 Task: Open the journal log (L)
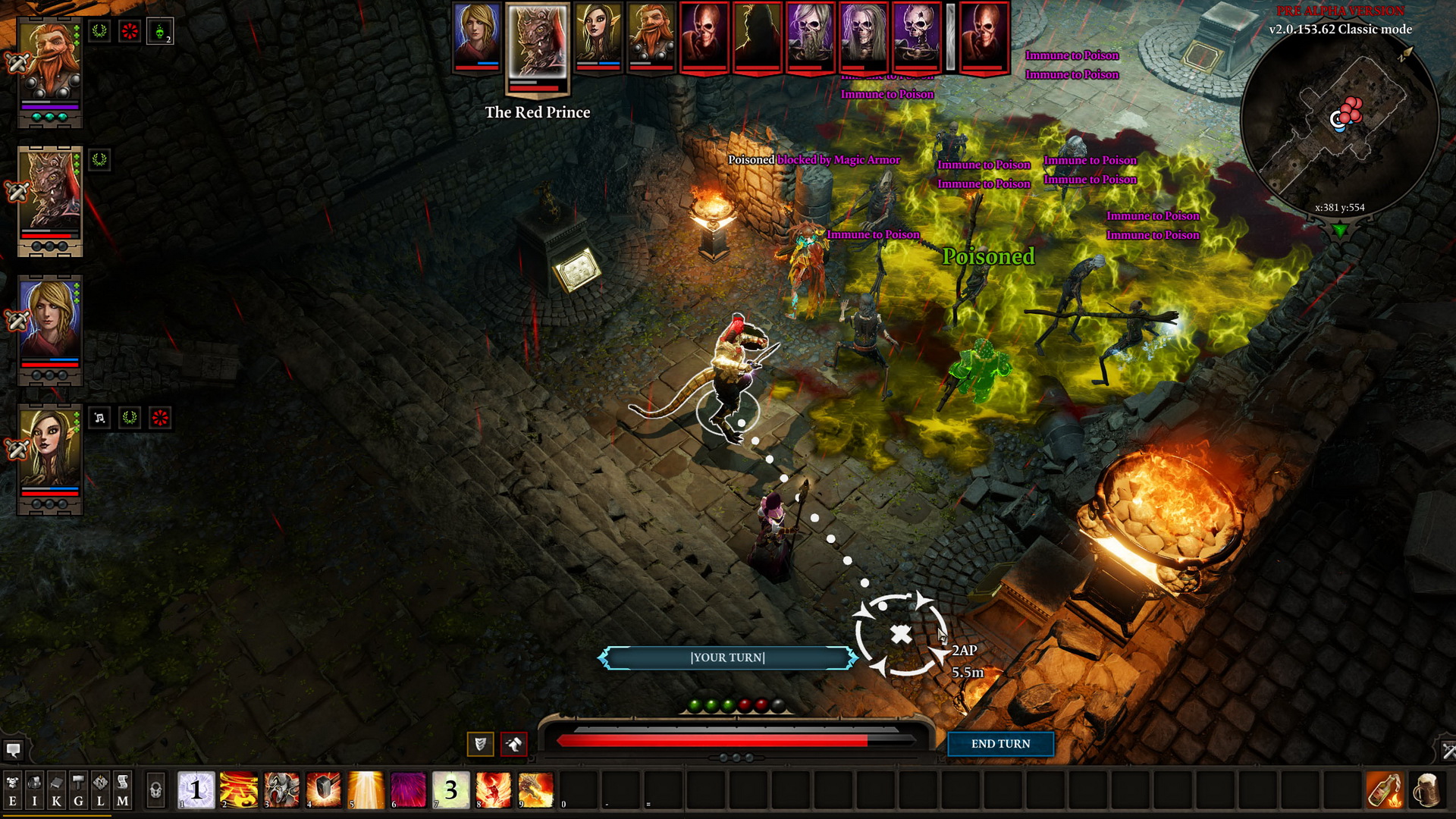point(100,790)
